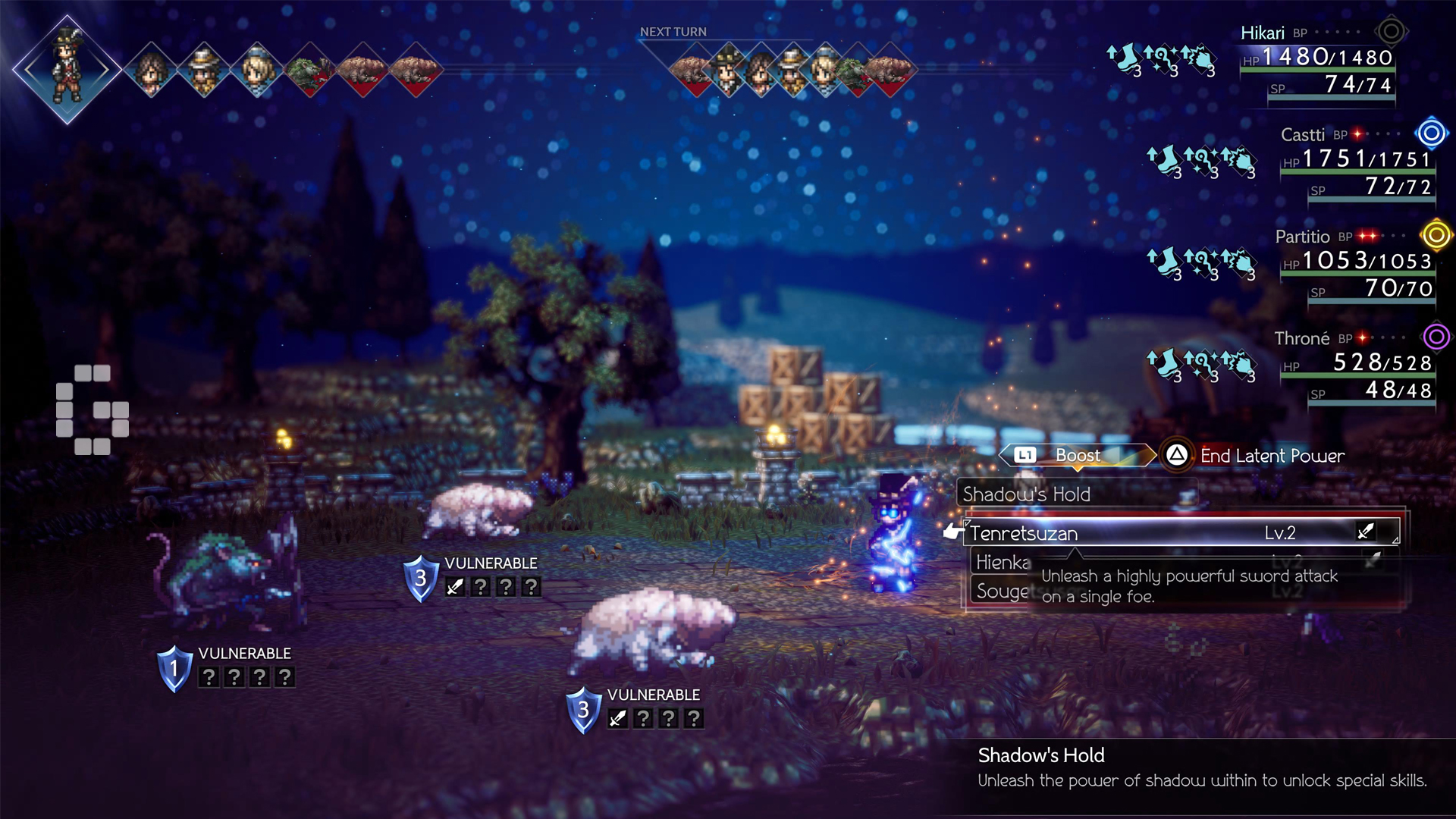
Task: Click Throné's purple latent power ring icon
Action: coord(1435,338)
